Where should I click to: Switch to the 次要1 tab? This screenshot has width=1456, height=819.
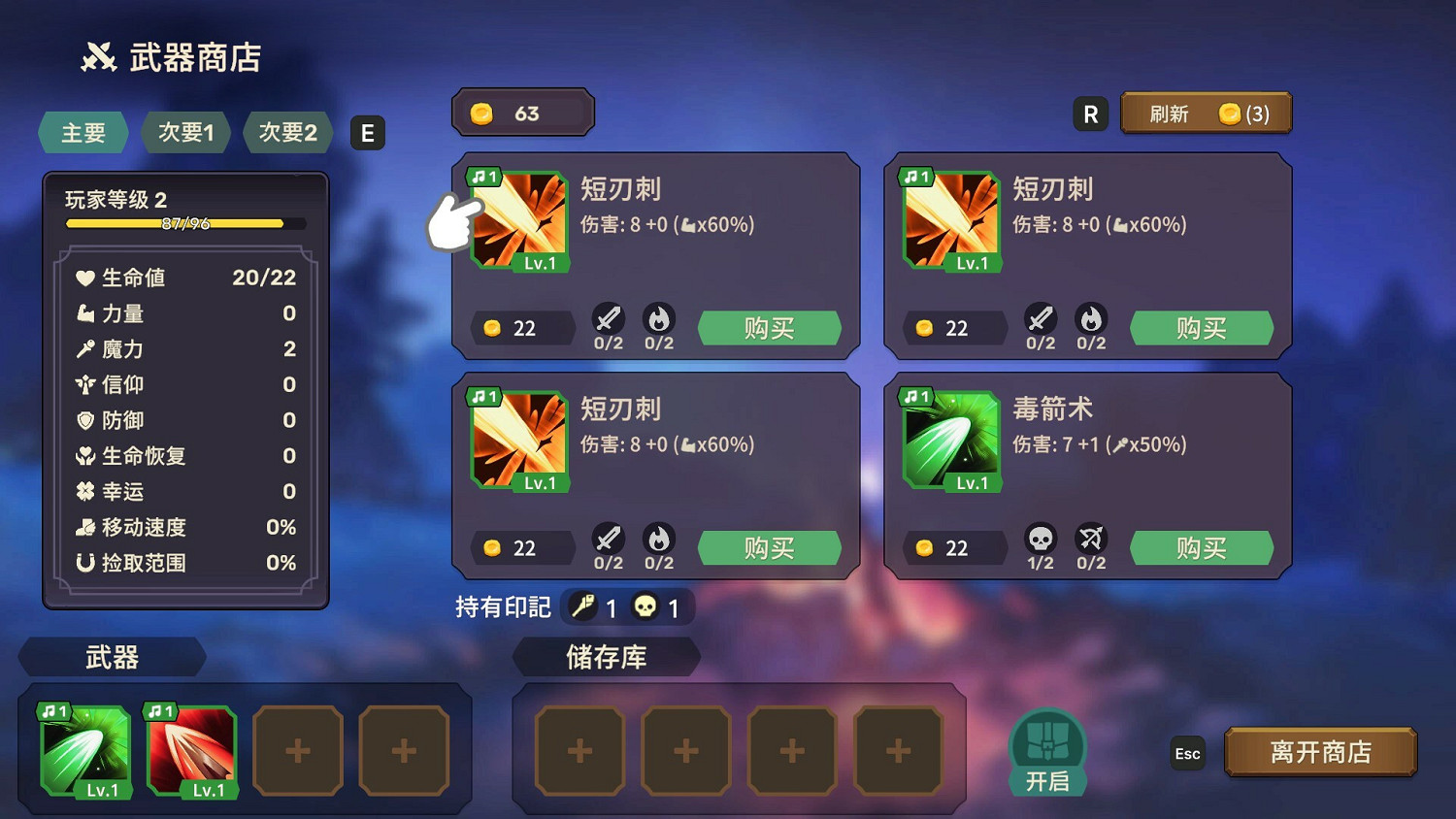click(185, 133)
